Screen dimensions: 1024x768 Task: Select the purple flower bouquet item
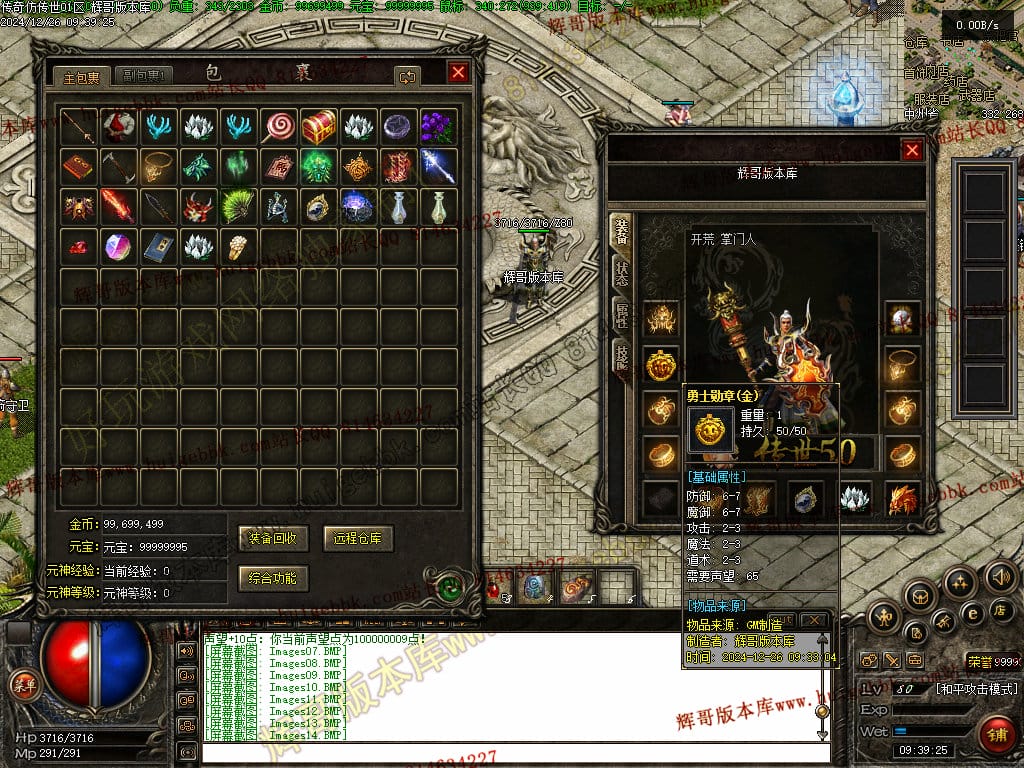[x=438, y=126]
